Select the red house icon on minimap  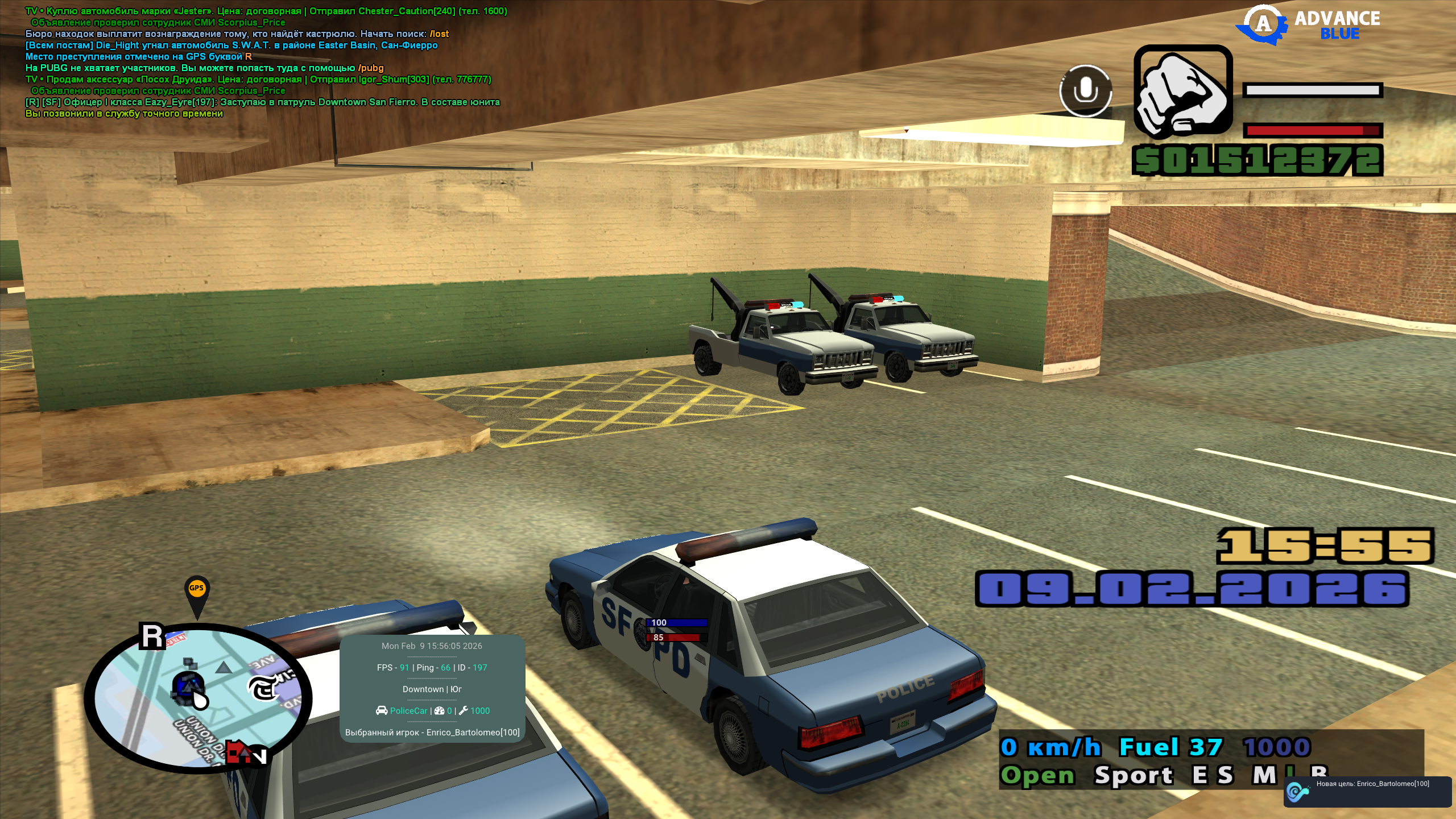click(x=238, y=753)
